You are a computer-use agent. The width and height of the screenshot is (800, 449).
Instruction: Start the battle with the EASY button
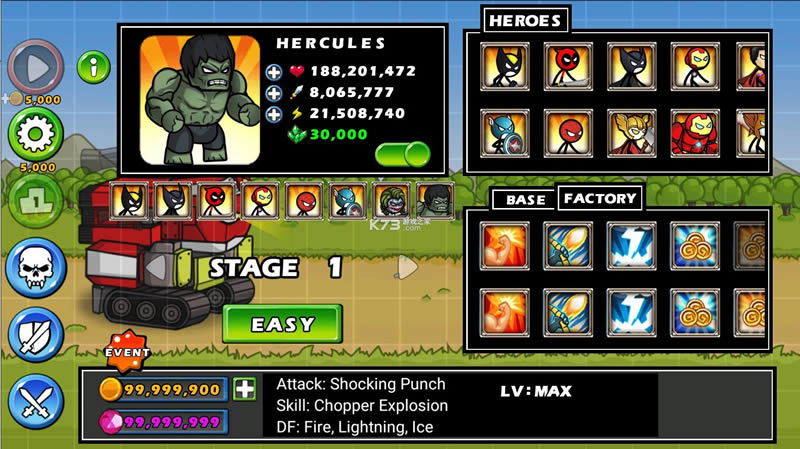click(282, 324)
